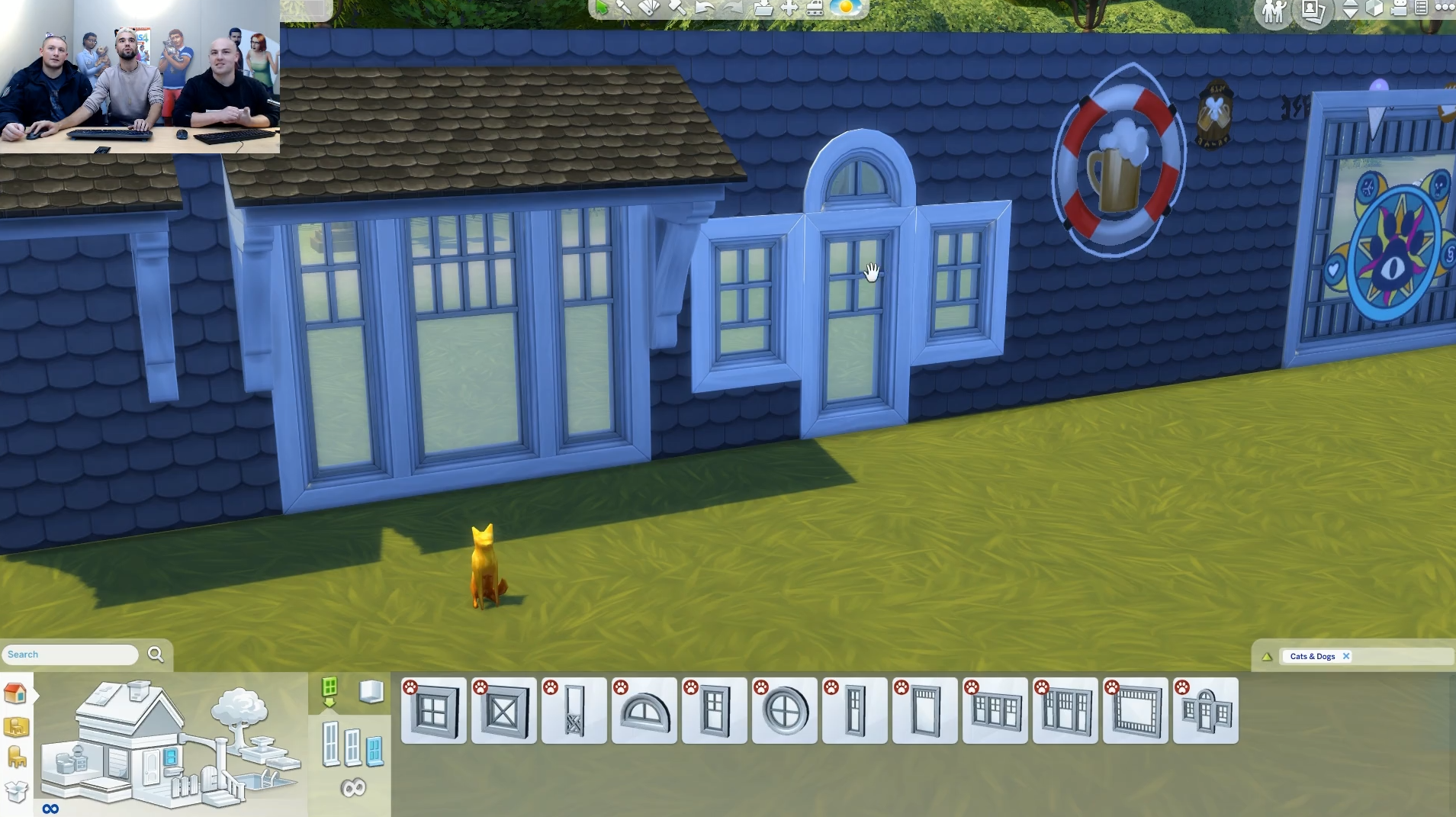This screenshot has width=1456, height=817.
Task: Choose the half-moon arched window thumbnail
Action: [644, 711]
